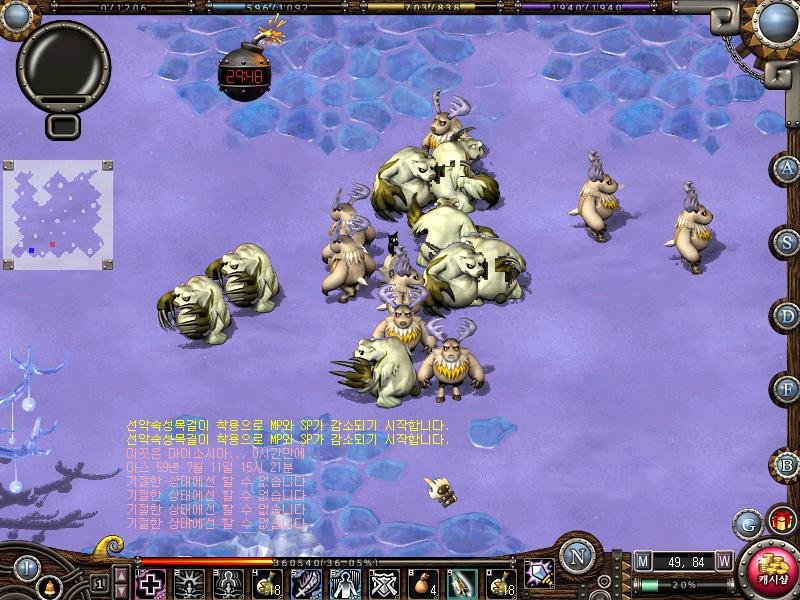
Task: Select the round D side button
Action: 788,317
